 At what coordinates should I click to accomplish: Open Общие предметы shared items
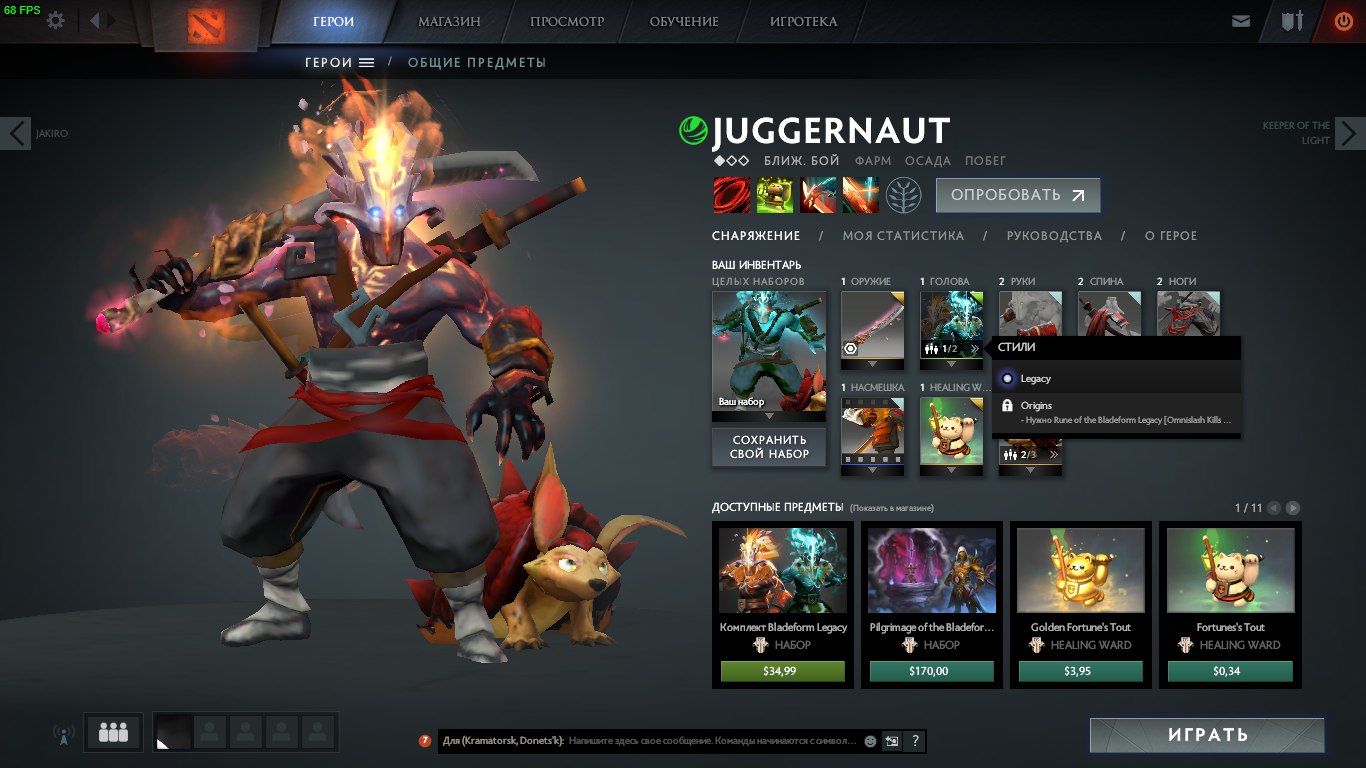476,63
